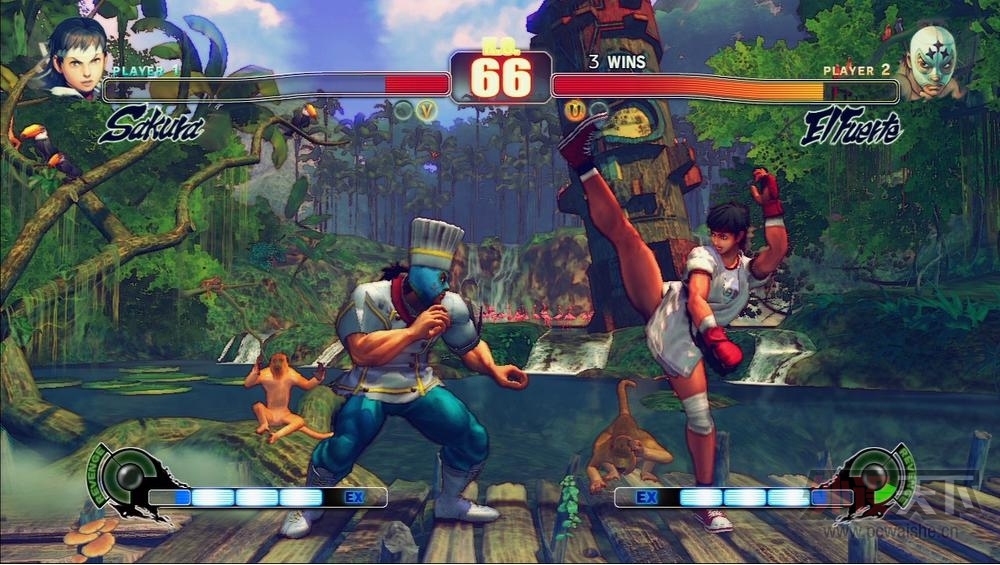
Task: Click Sakura's character portrait
Action: click(77, 58)
